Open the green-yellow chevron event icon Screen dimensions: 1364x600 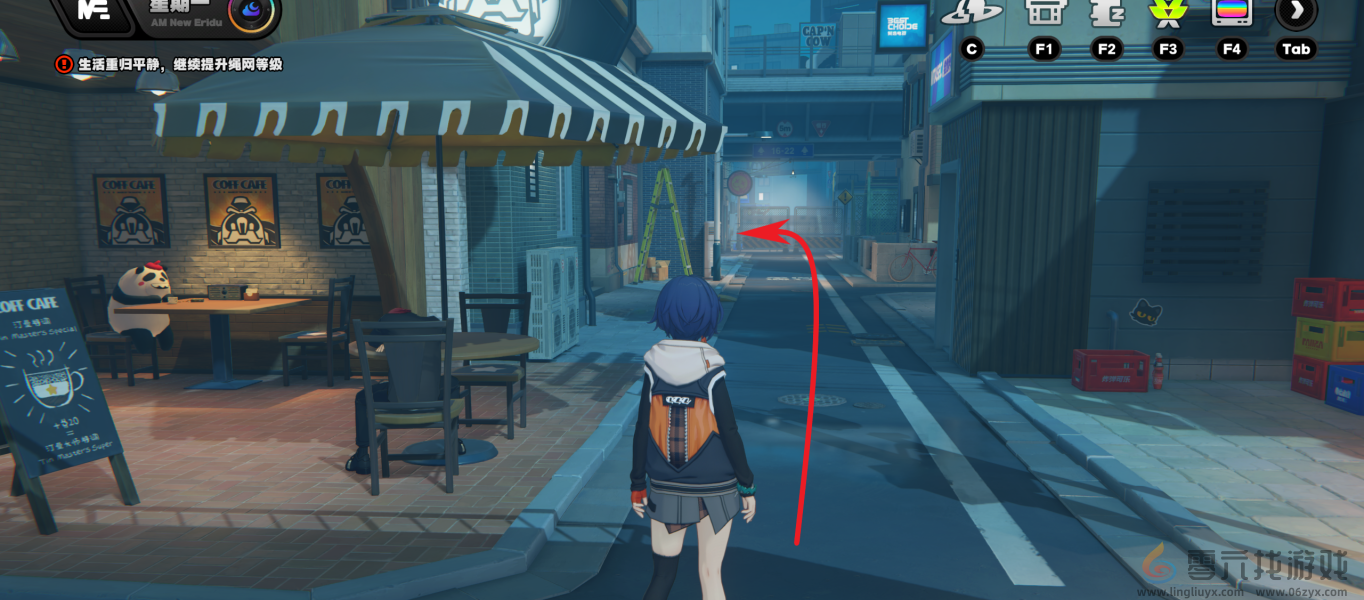tap(1166, 11)
